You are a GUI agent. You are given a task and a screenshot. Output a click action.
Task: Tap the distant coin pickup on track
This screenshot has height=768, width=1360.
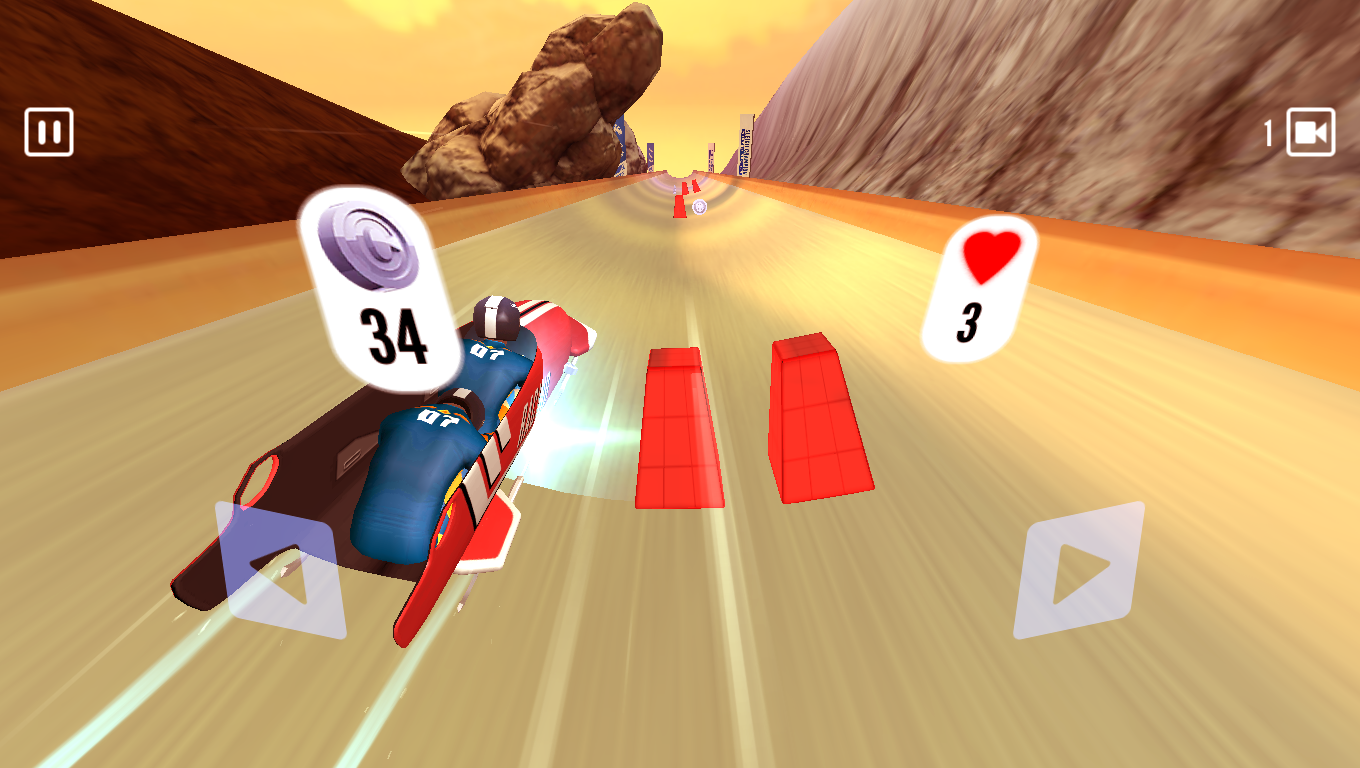[700, 207]
